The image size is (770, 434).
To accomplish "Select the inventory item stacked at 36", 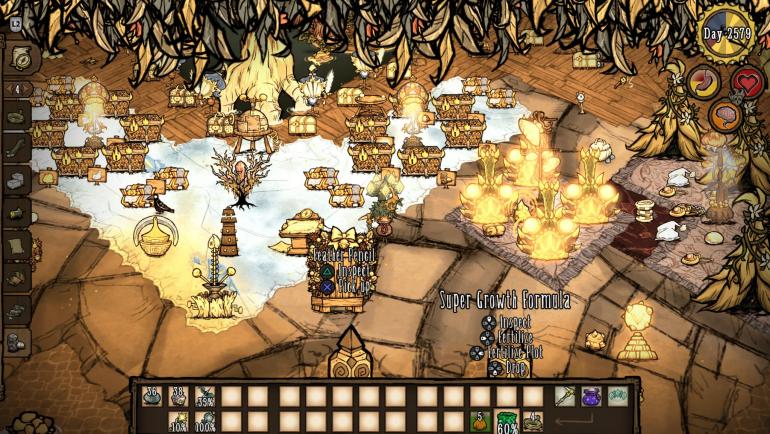I will pos(151,396).
